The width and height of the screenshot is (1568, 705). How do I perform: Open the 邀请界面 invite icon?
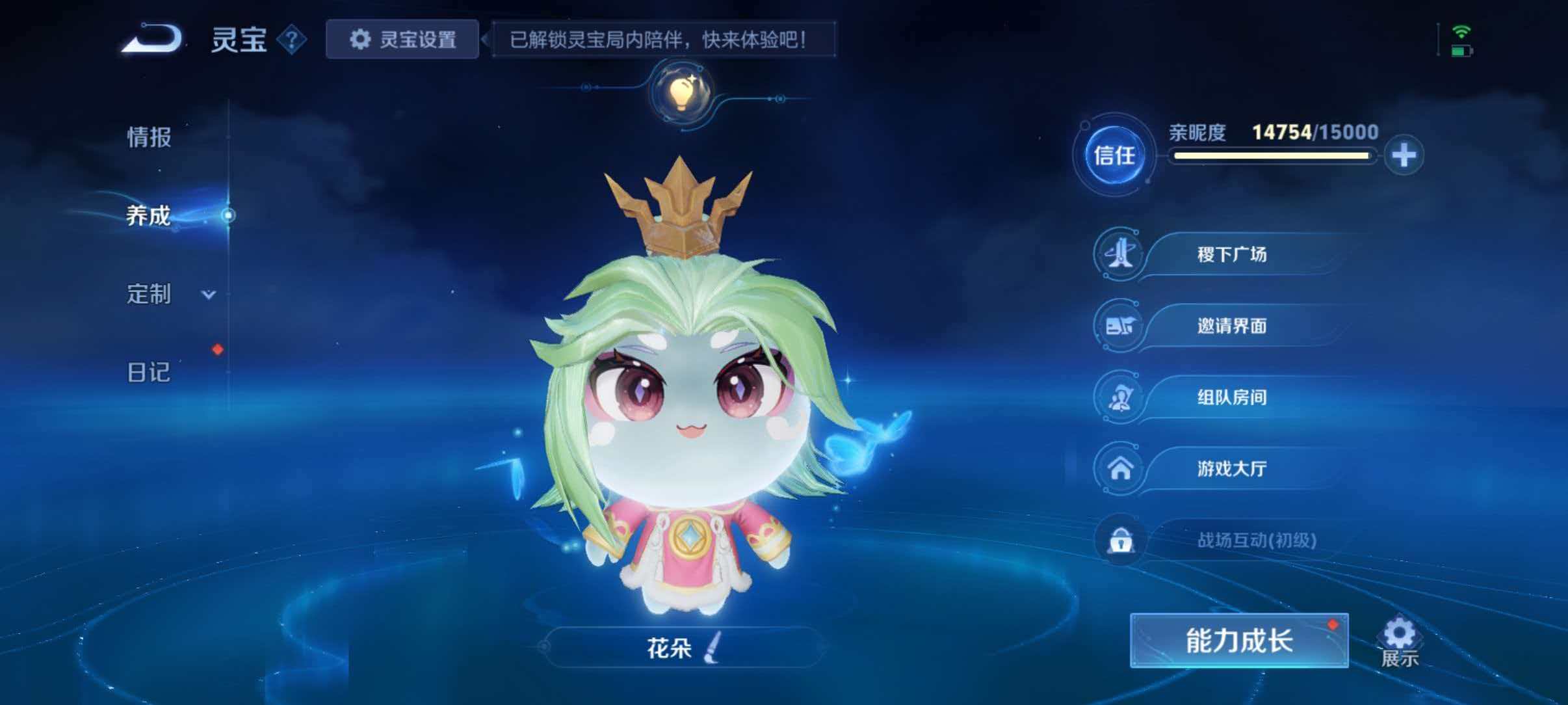[1119, 326]
